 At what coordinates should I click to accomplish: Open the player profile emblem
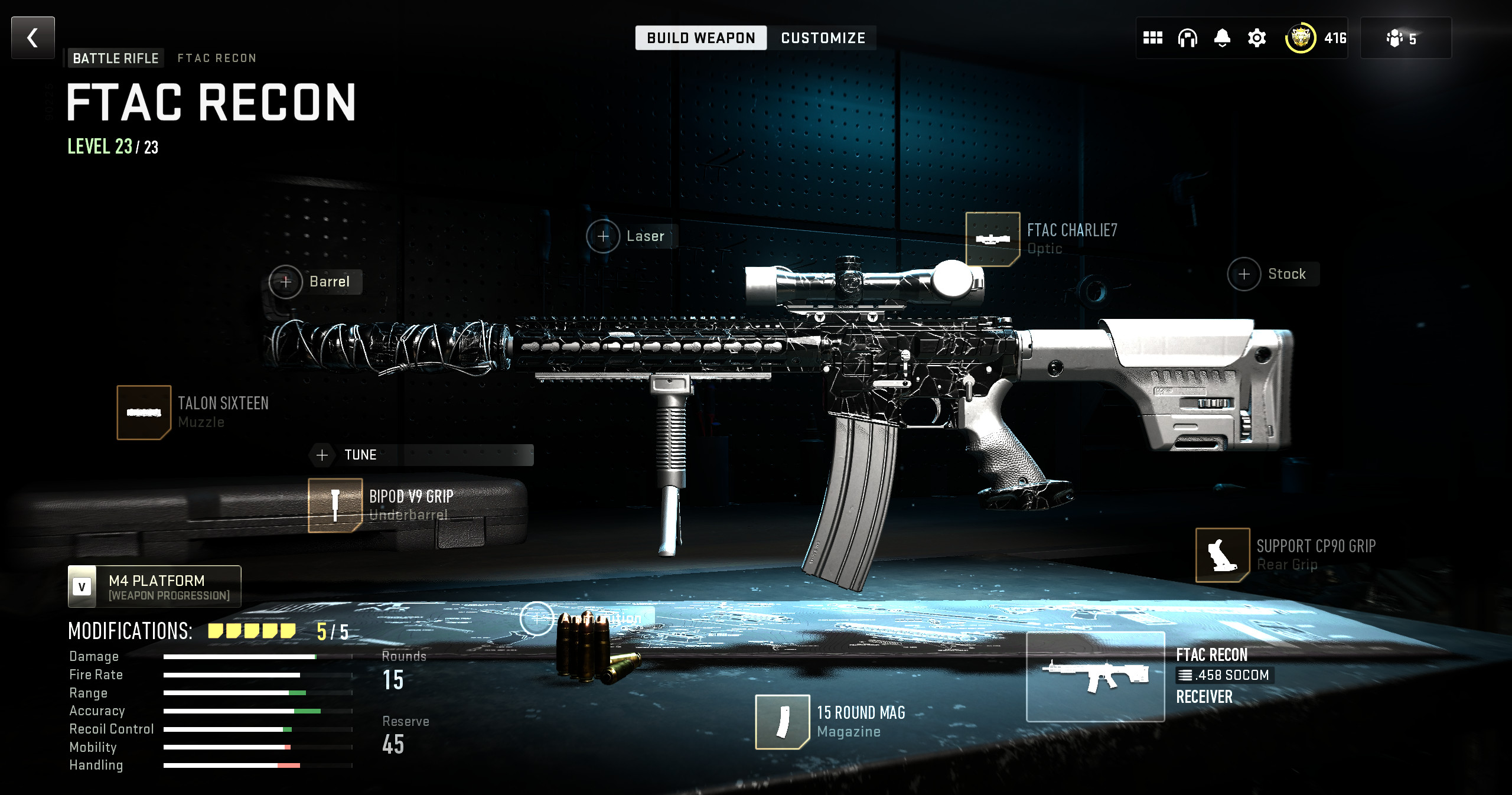pos(1300,38)
